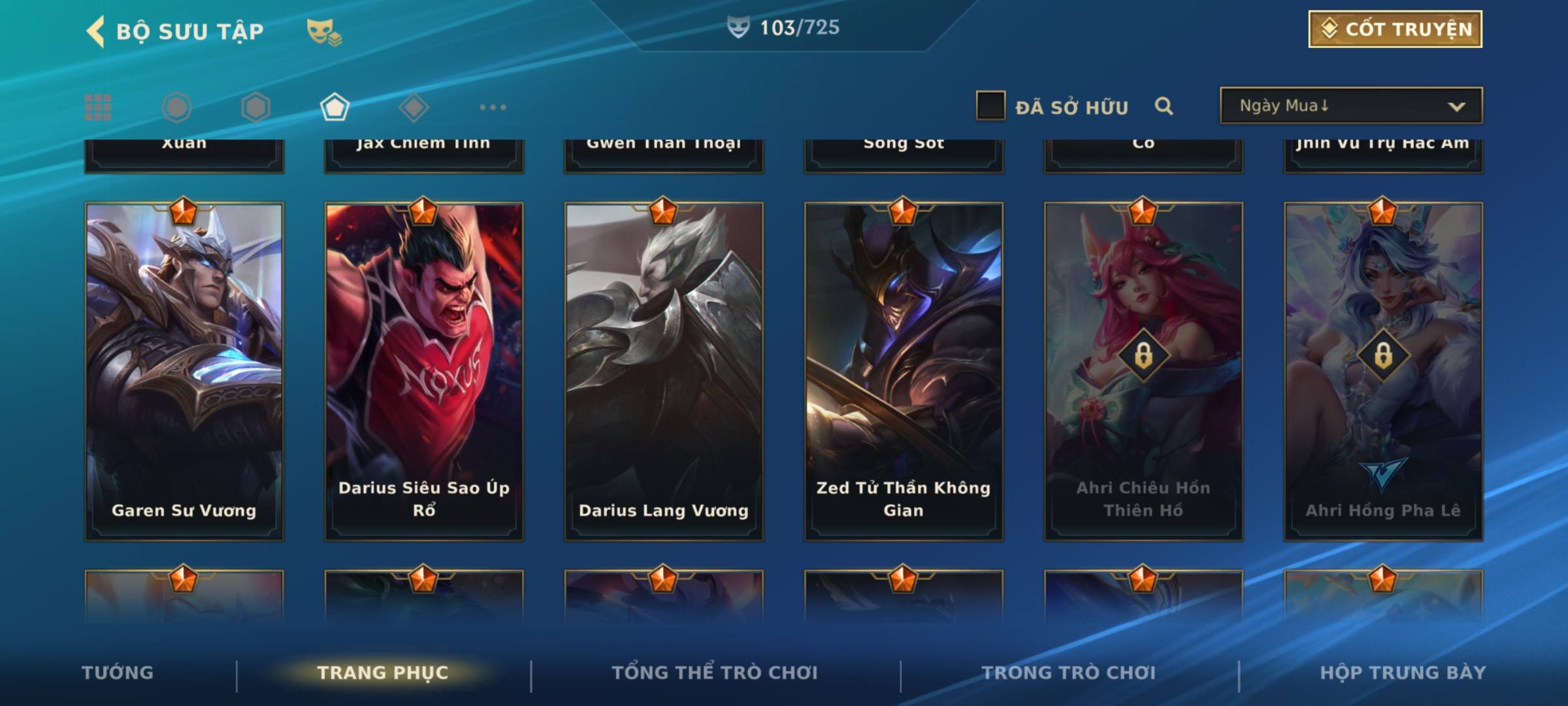Select the pentagon rarity filter
1568x706 pixels.
[335, 107]
